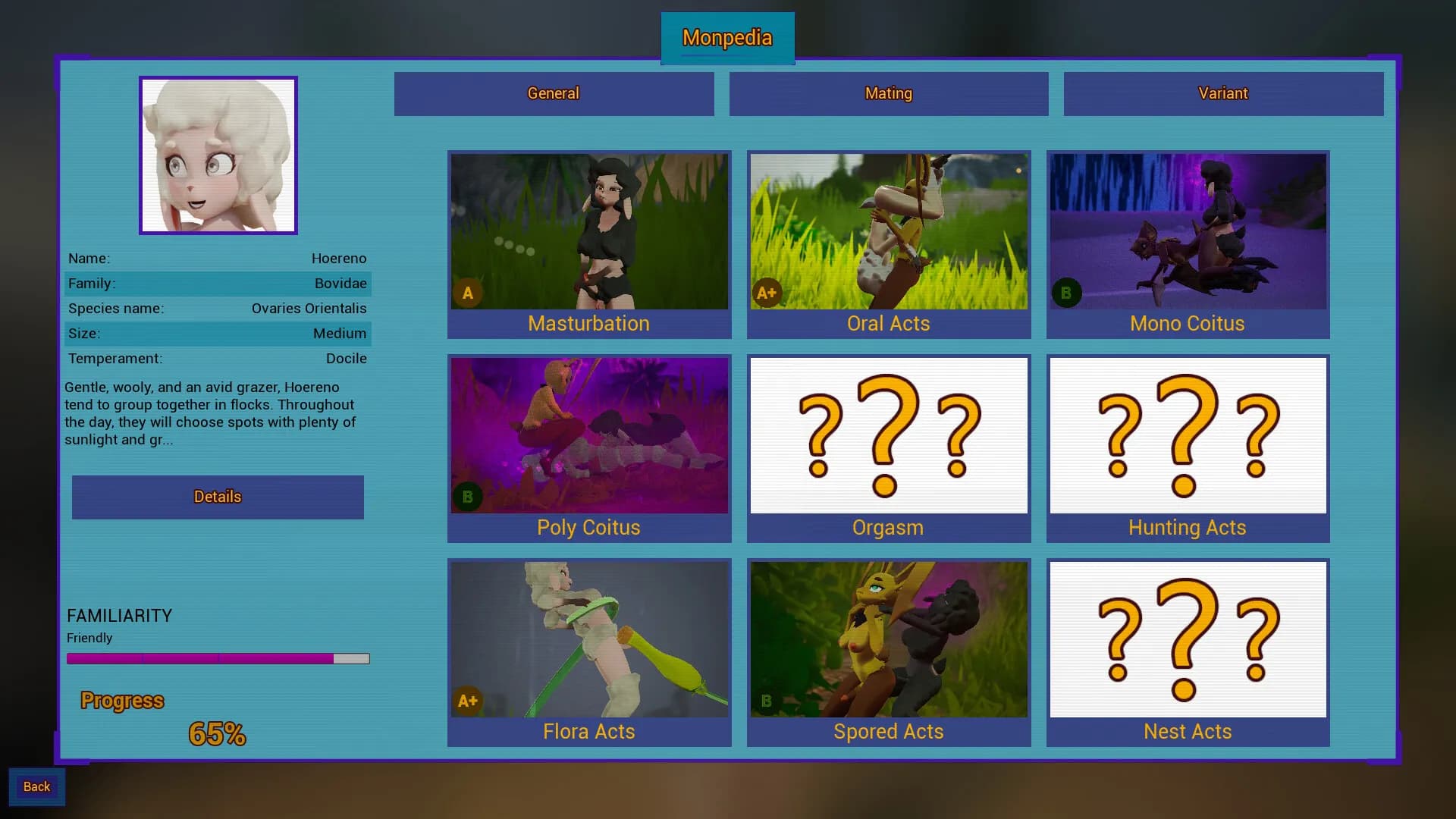Click the A+ rank badge on Flora Acts

tap(468, 701)
